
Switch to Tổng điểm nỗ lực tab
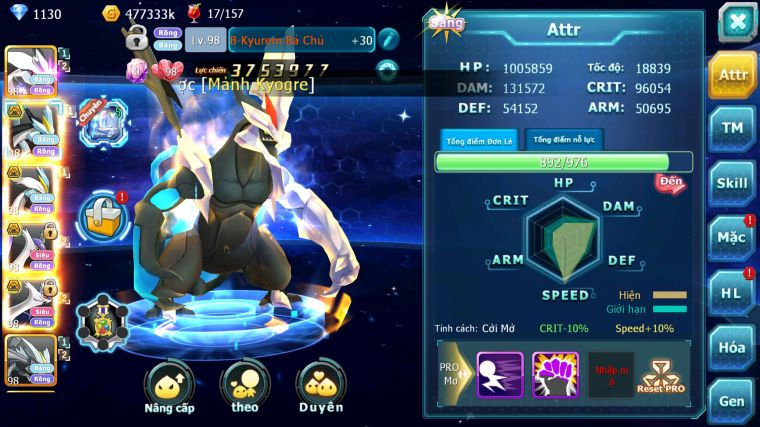[x=564, y=139]
